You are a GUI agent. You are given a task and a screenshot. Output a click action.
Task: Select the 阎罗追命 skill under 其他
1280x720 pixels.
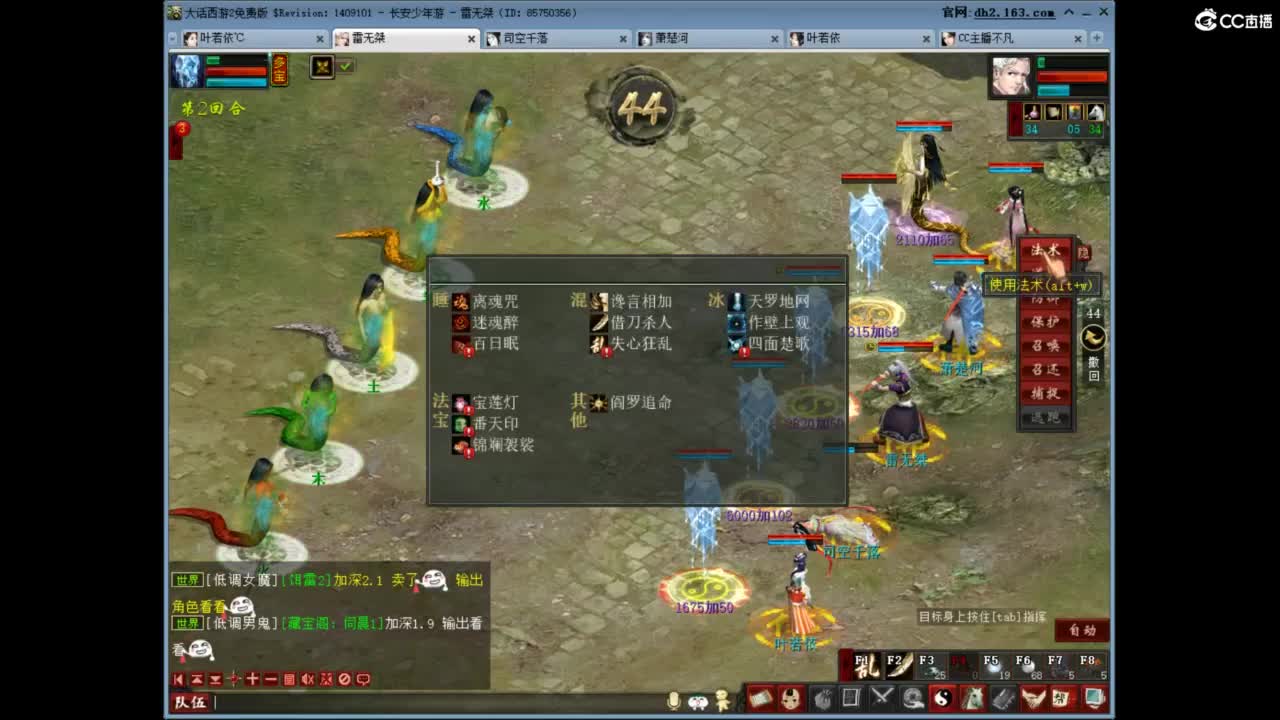coord(600,404)
